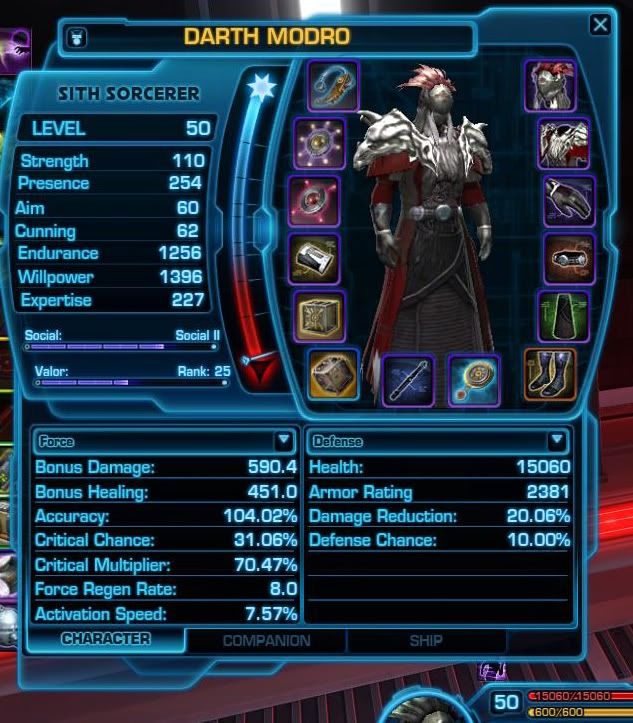633x723 pixels.
Task: Open the Defense stats dropdown
Action: pos(556,440)
